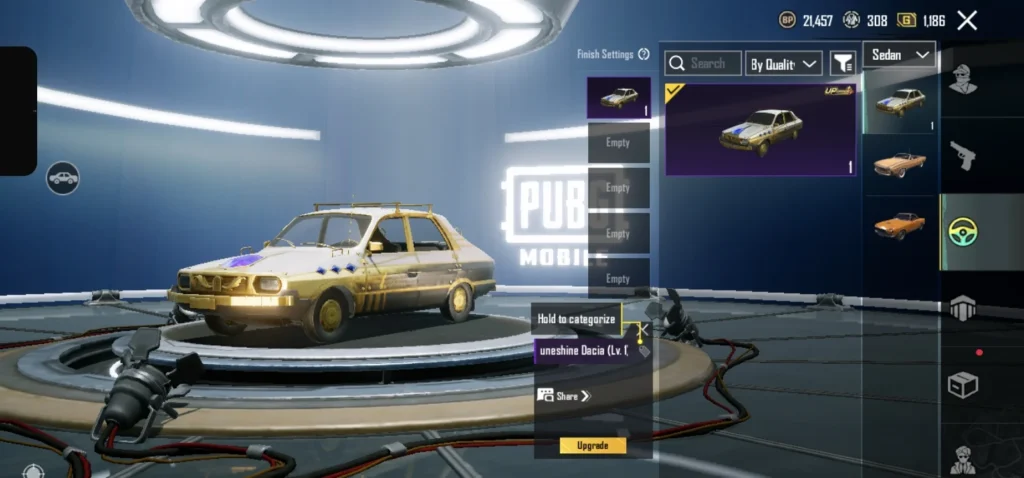This screenshot has width=1024, height=478.
Task: Open the crate box tab
Action: pyautogui.click(x=963, y=385)
